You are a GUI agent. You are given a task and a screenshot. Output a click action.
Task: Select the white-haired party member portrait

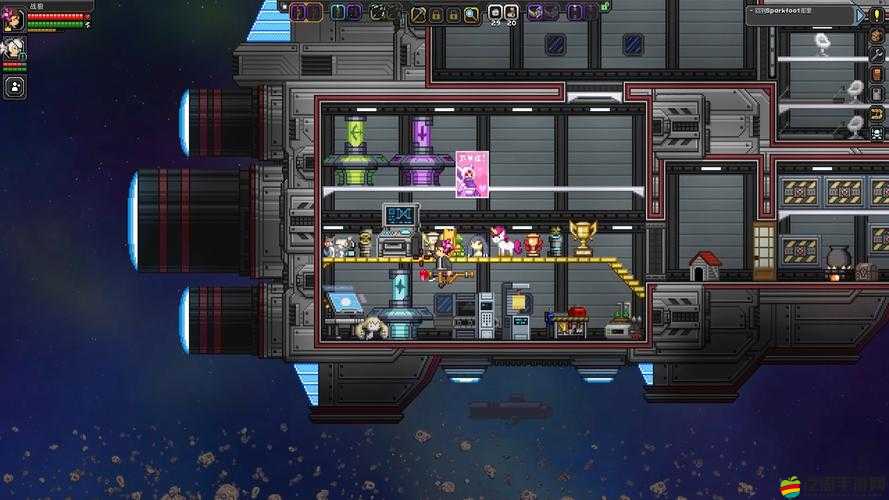coord(14,48)
